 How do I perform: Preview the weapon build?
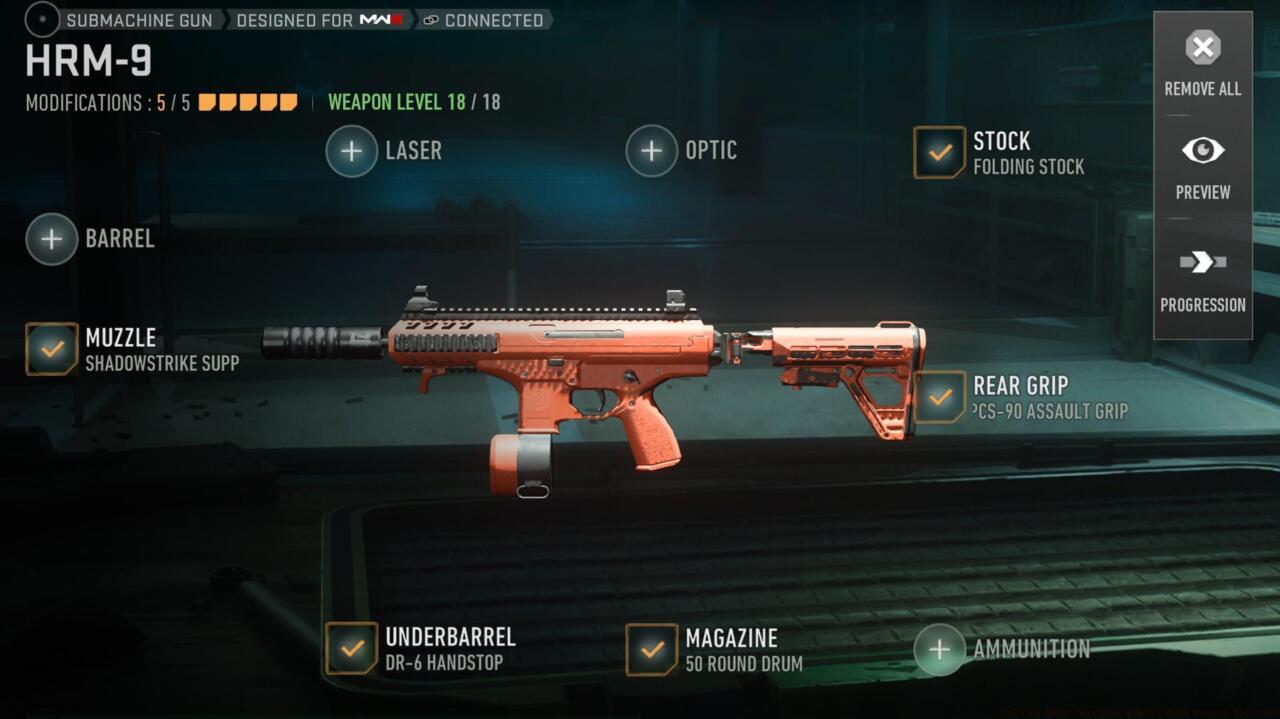(x=1202, y=166)
